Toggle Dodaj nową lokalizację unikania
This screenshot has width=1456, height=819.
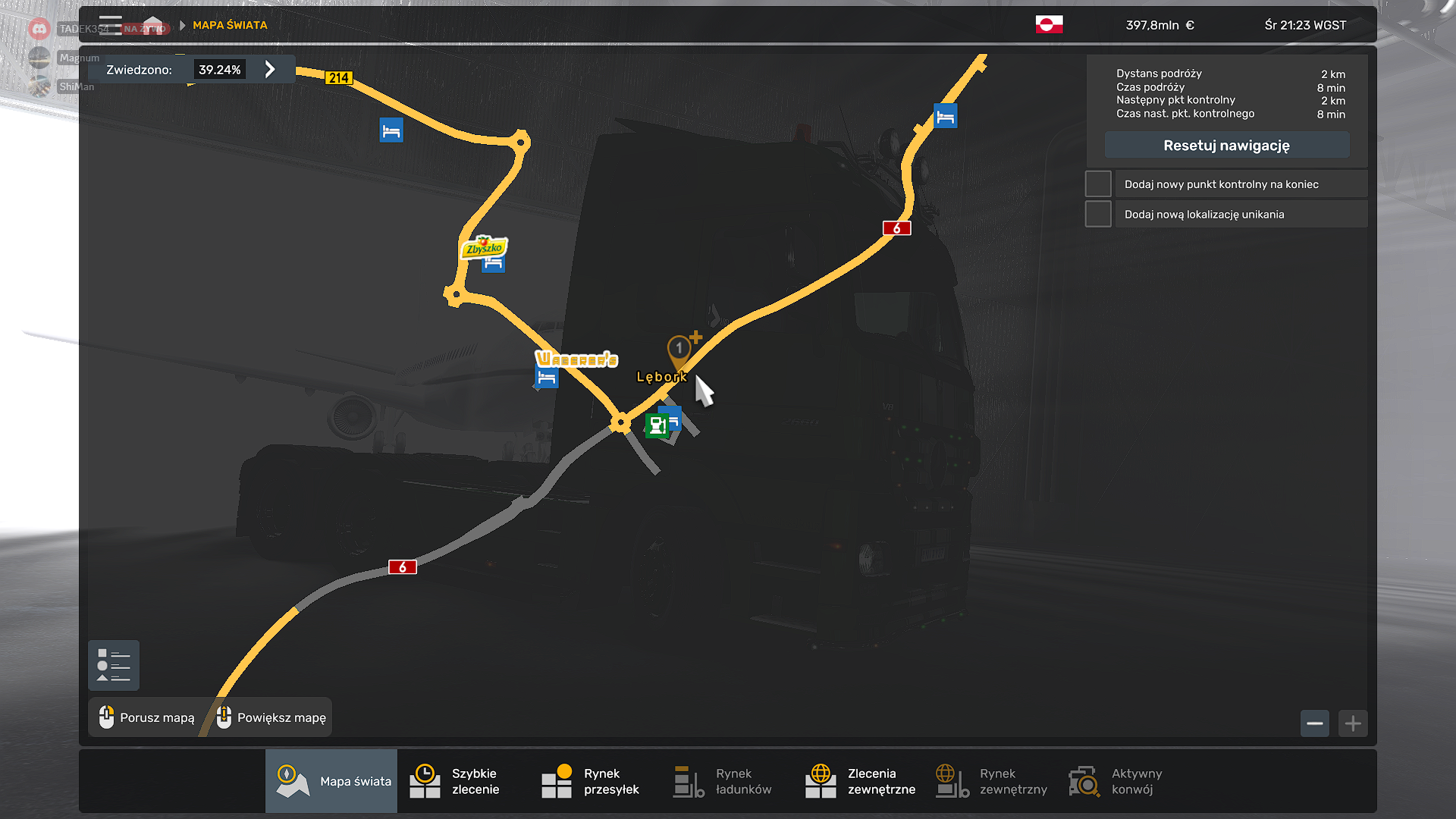point(1098,215)
